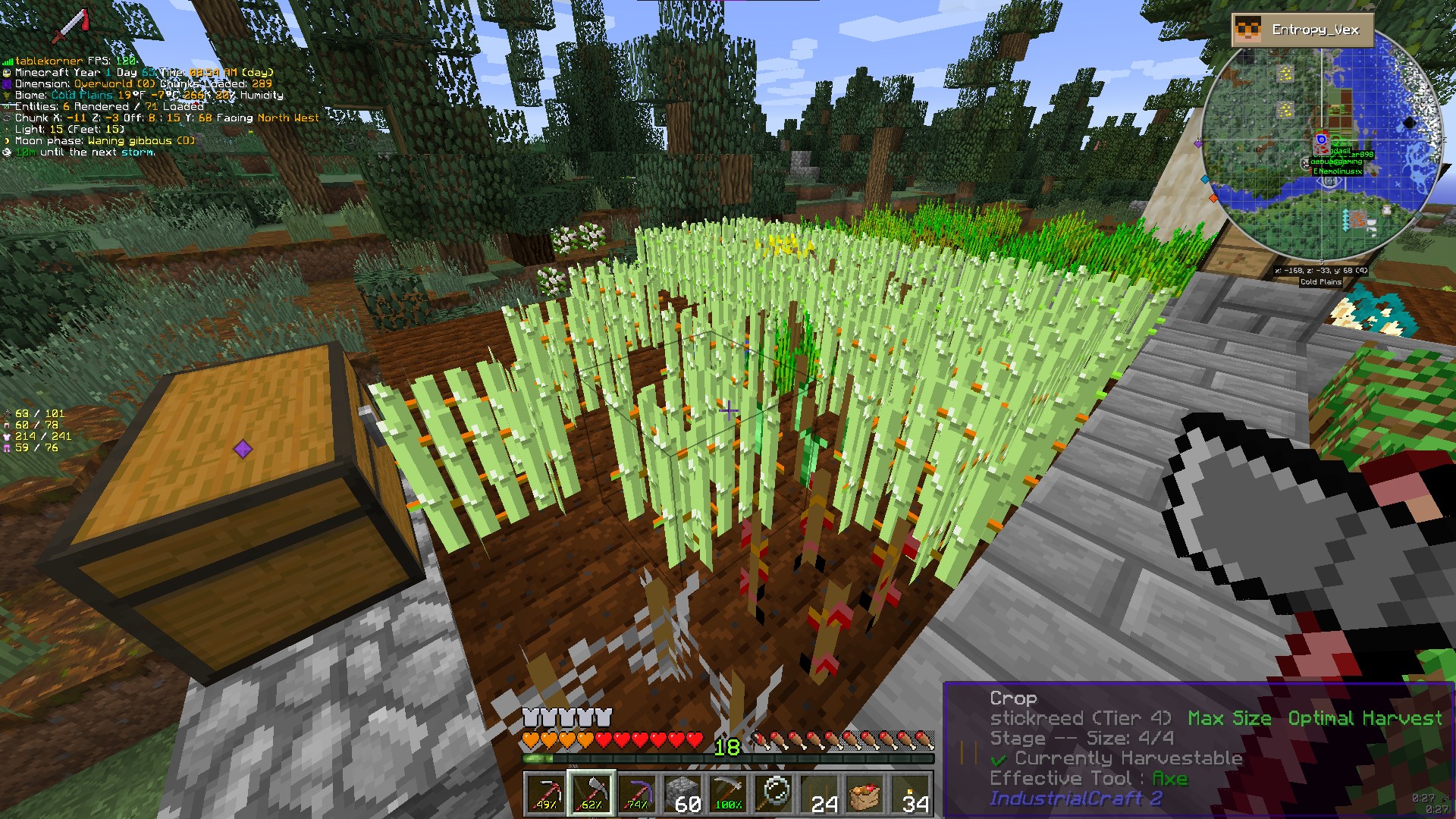Select the scythe at 100% durability
This screenshot has height=819, width=1456.
point(729,793)
